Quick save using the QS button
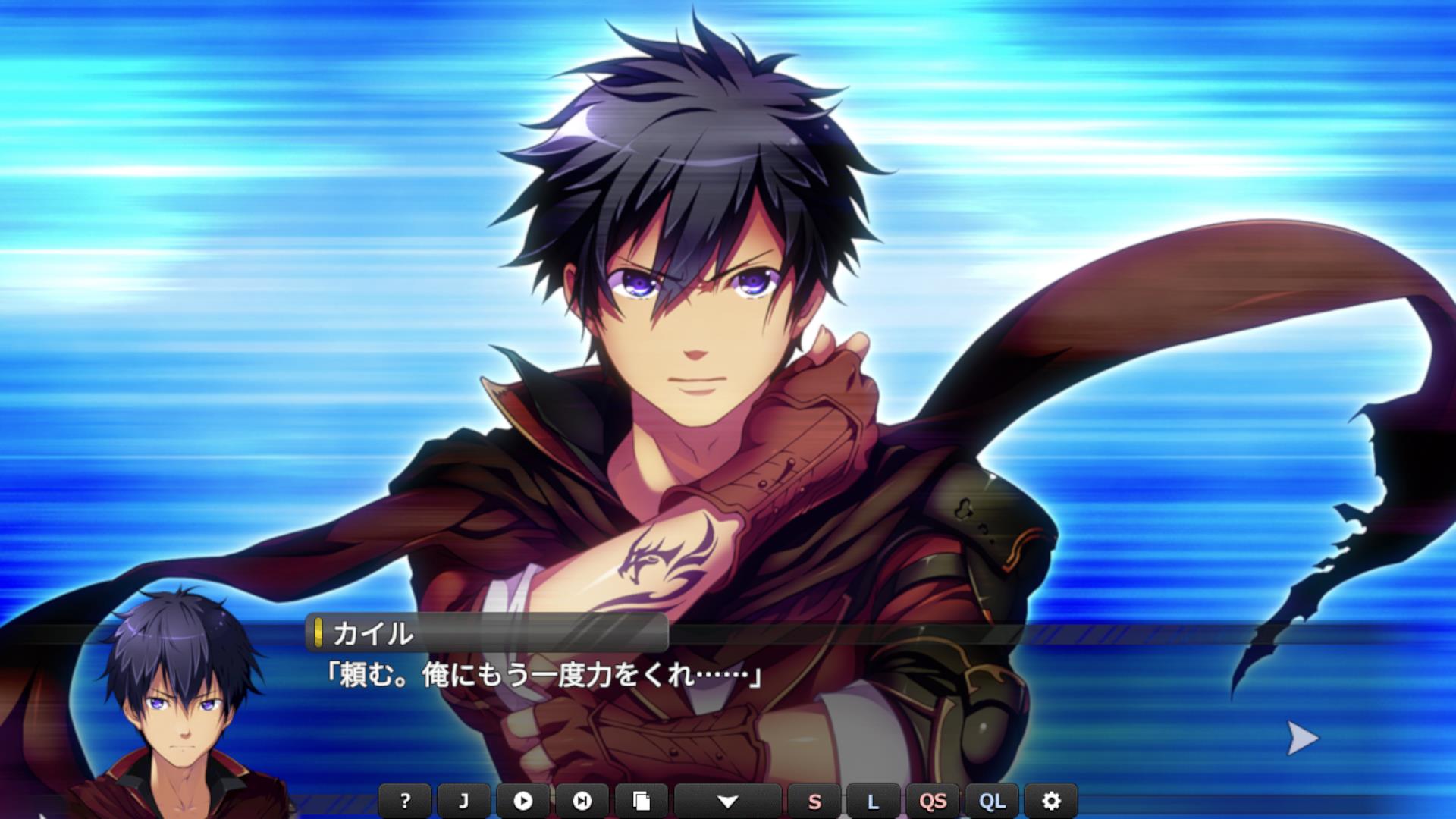 coord(933,801)
